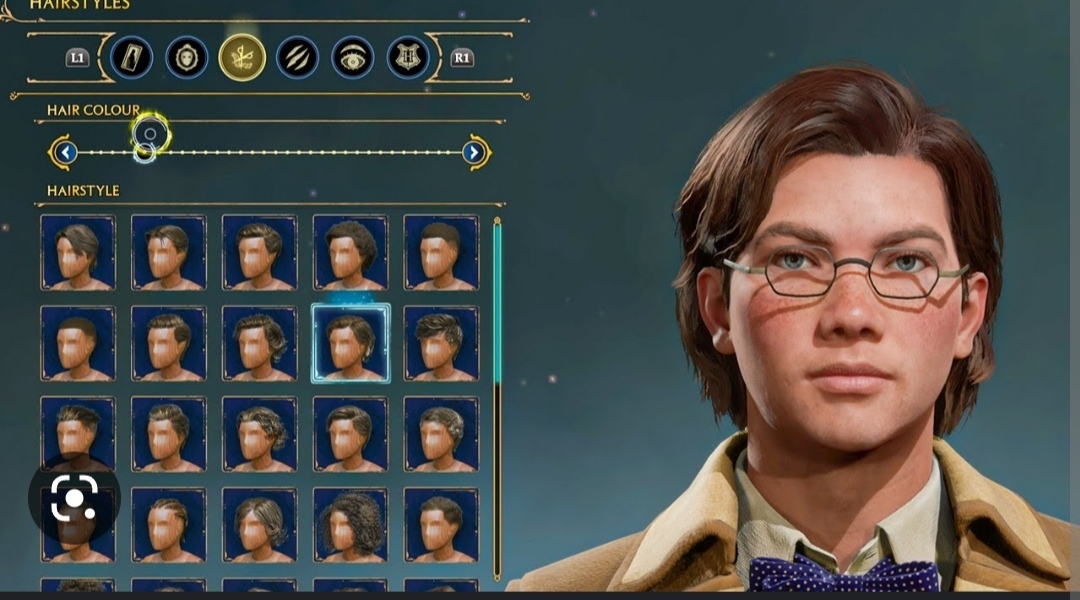Viewport: 1080px width, 600px height.
Task: Click the right arrow of the Hair Colour slider
Action: [474, 152]
